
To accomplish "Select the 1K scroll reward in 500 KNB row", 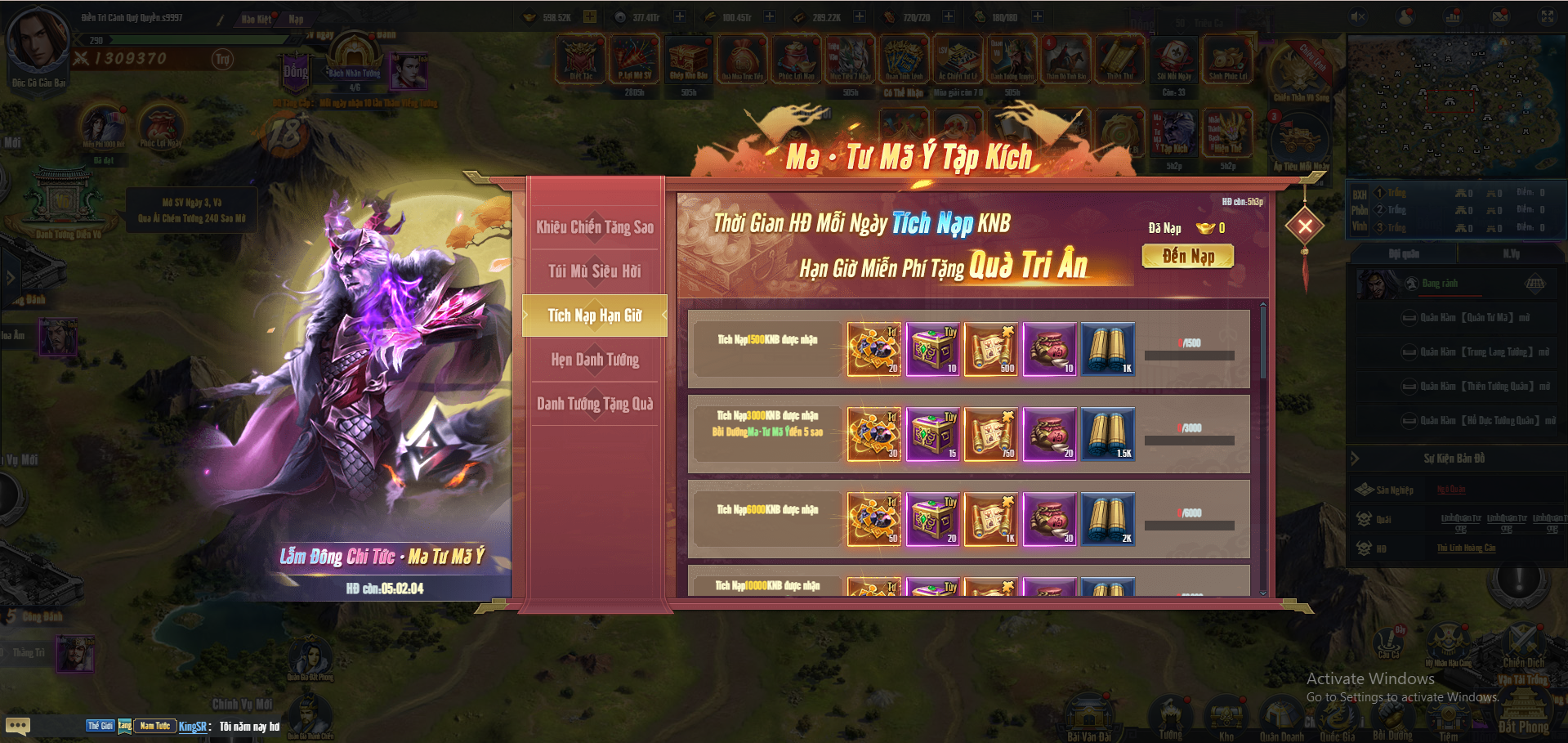I will pos(1108,349).
